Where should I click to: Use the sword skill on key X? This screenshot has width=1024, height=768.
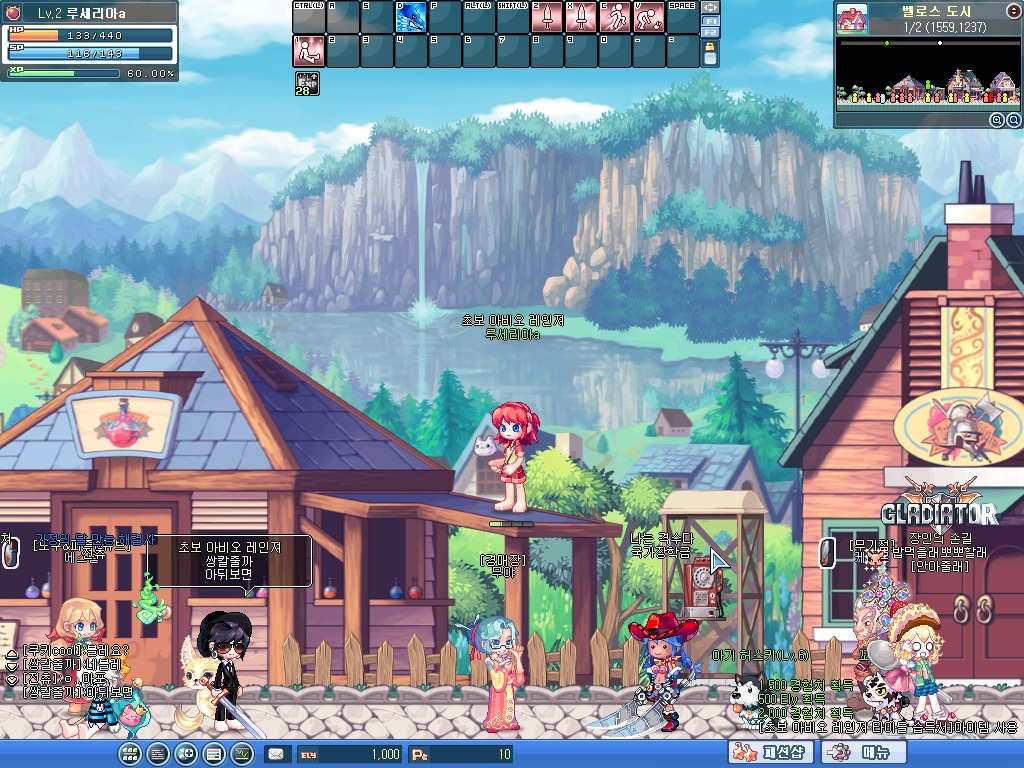[x=581, y=17]
